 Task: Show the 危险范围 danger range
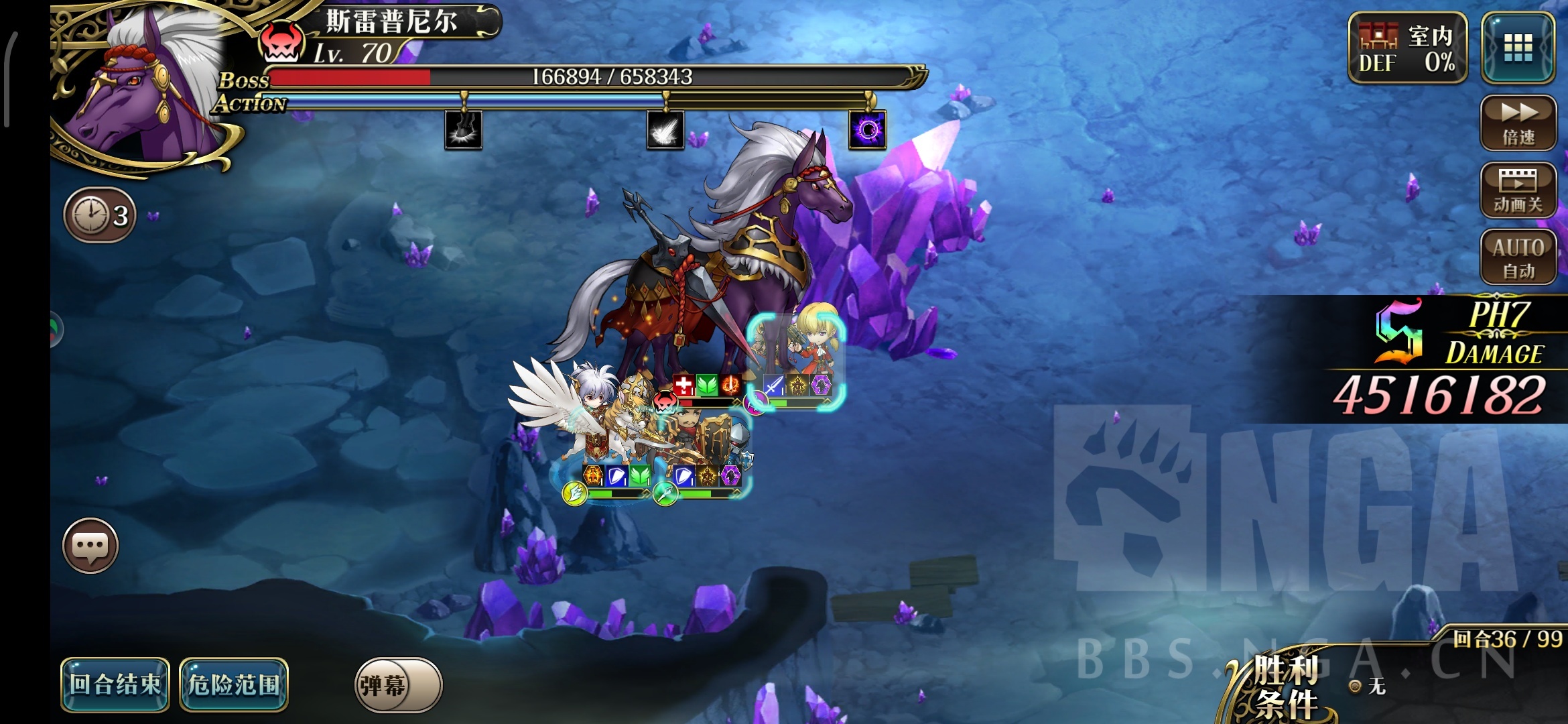tap(234, 684)
